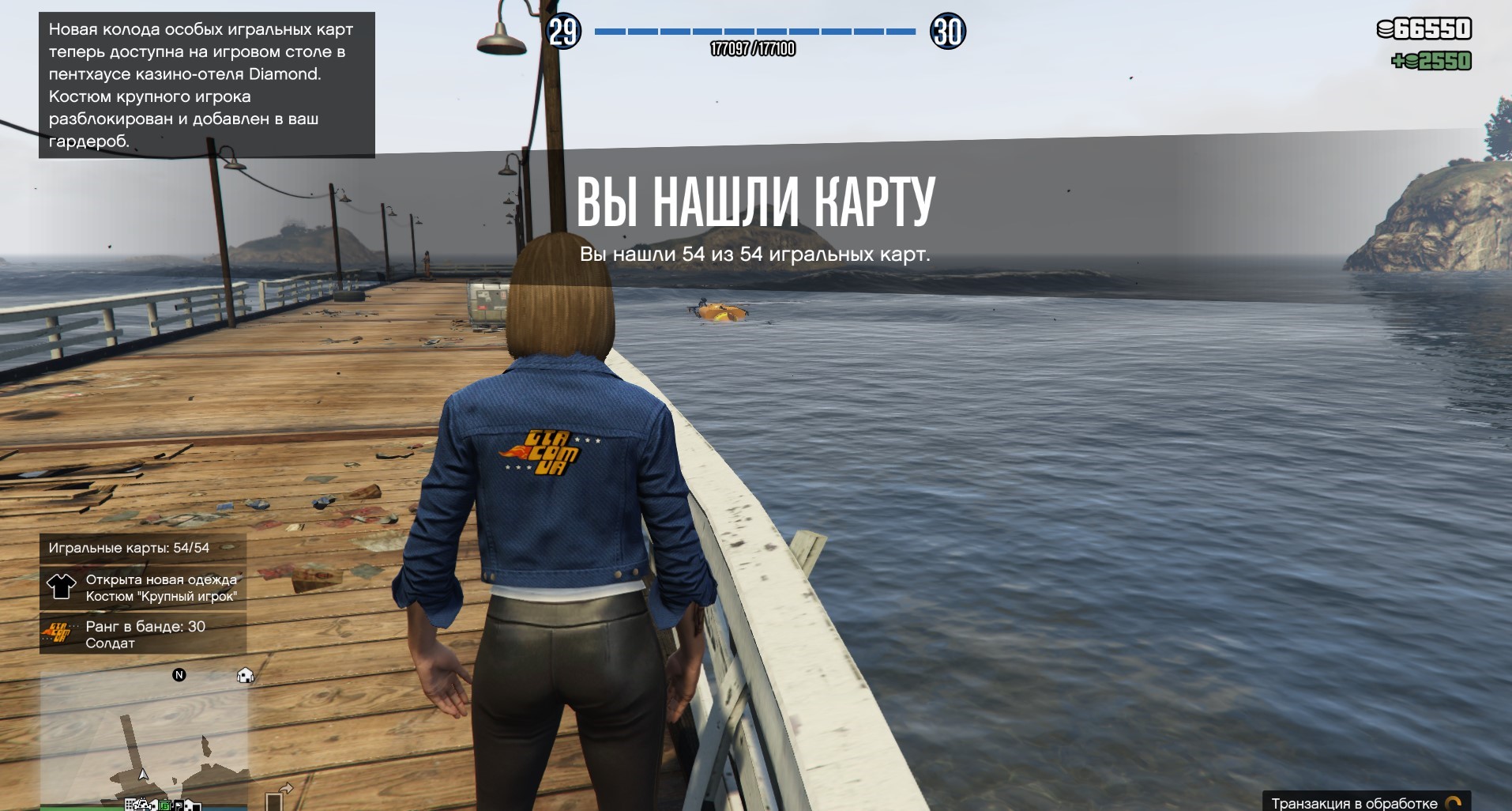Select the house marker on the minimap
This screenshot has height=811, width=1512.
pyautogui.click(x=245, y=676)
